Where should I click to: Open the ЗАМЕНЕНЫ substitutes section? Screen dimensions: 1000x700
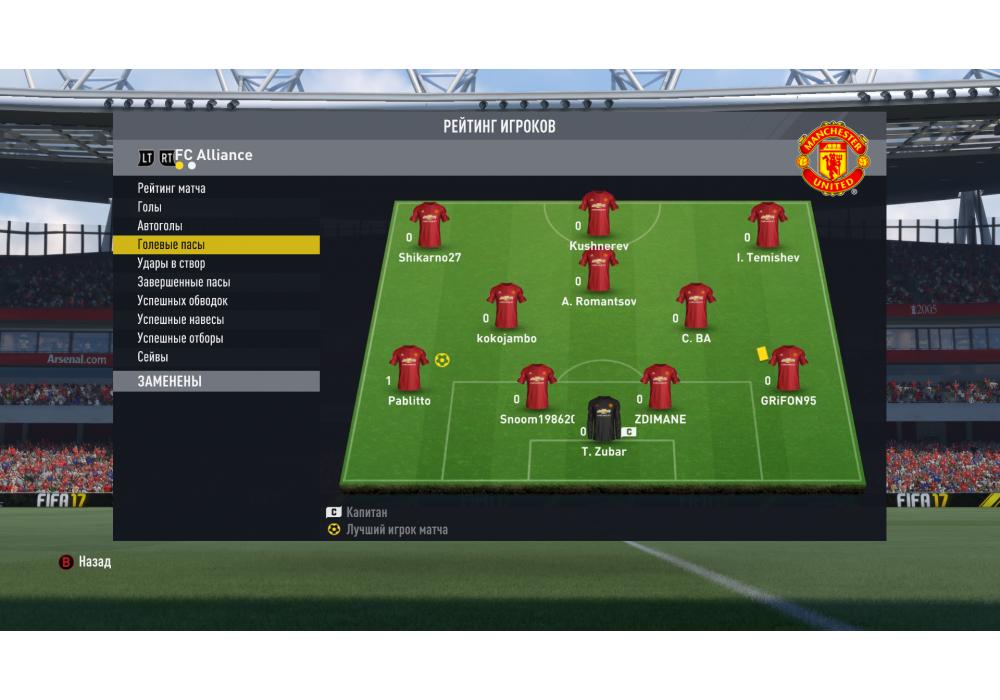tap(170, 381)
